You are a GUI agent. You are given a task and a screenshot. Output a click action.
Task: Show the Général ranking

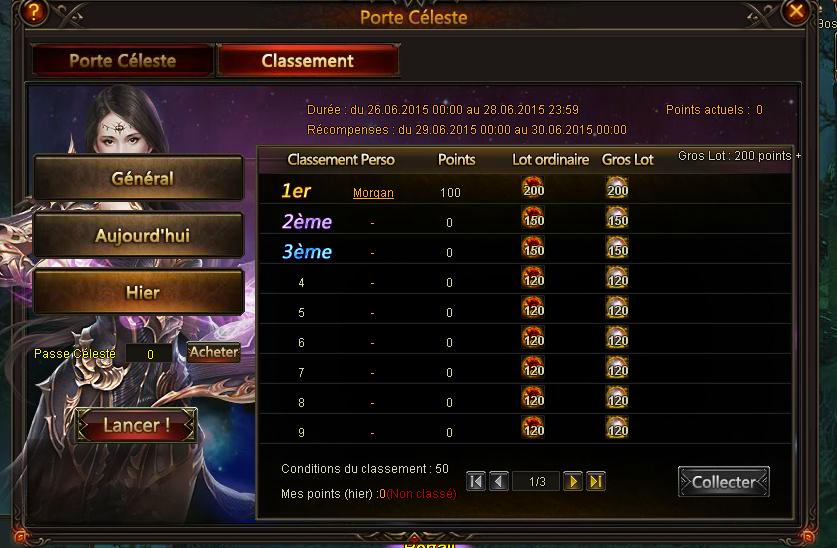pos(139,178)
